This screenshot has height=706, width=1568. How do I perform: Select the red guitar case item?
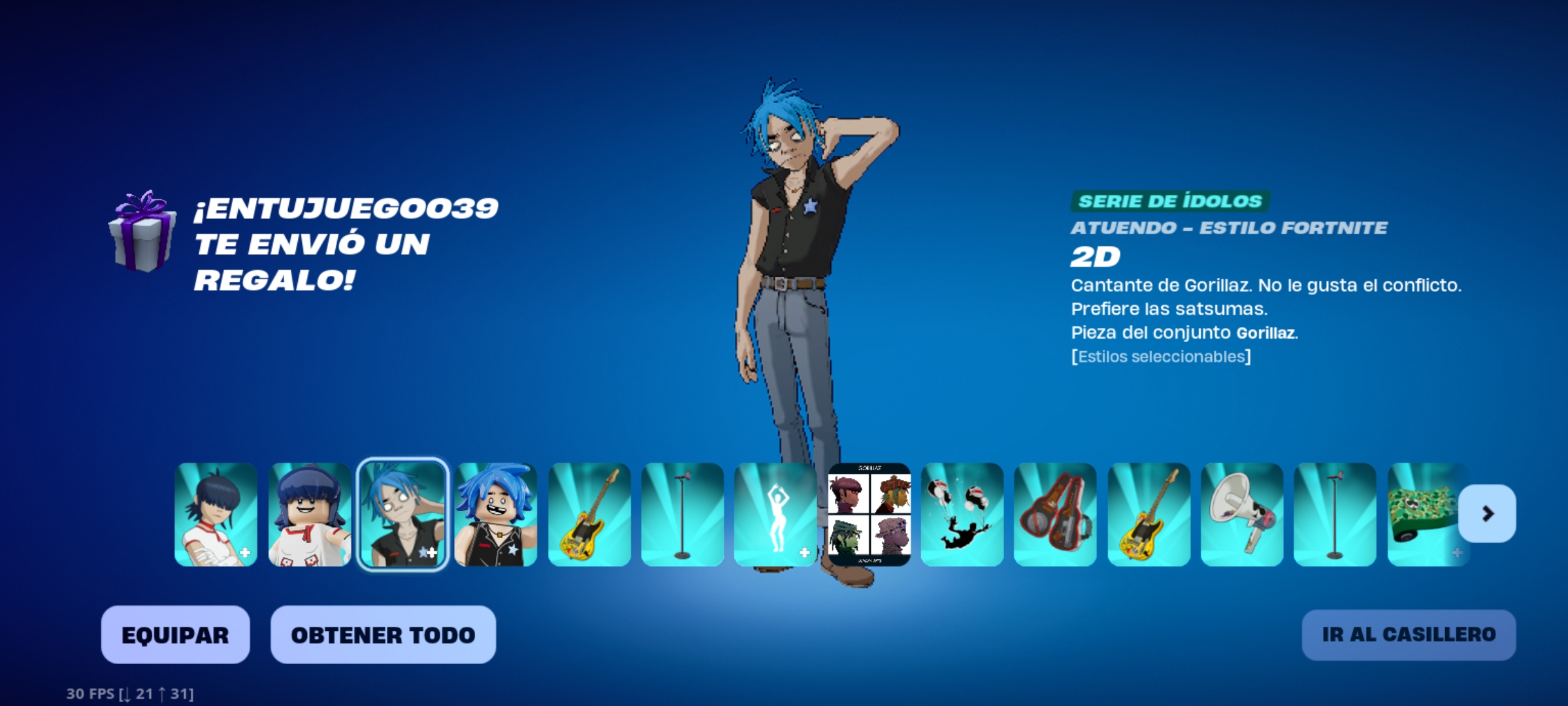pyautogui.click(x=1055, y=514)
